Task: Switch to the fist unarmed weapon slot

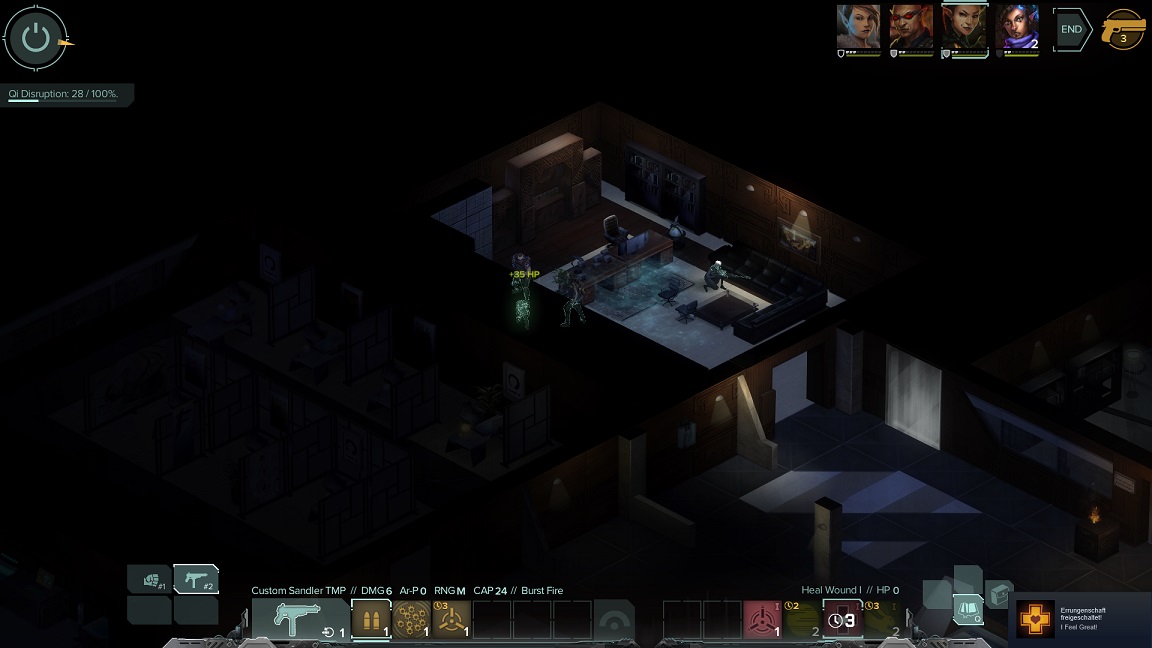Action: point(149,579)
